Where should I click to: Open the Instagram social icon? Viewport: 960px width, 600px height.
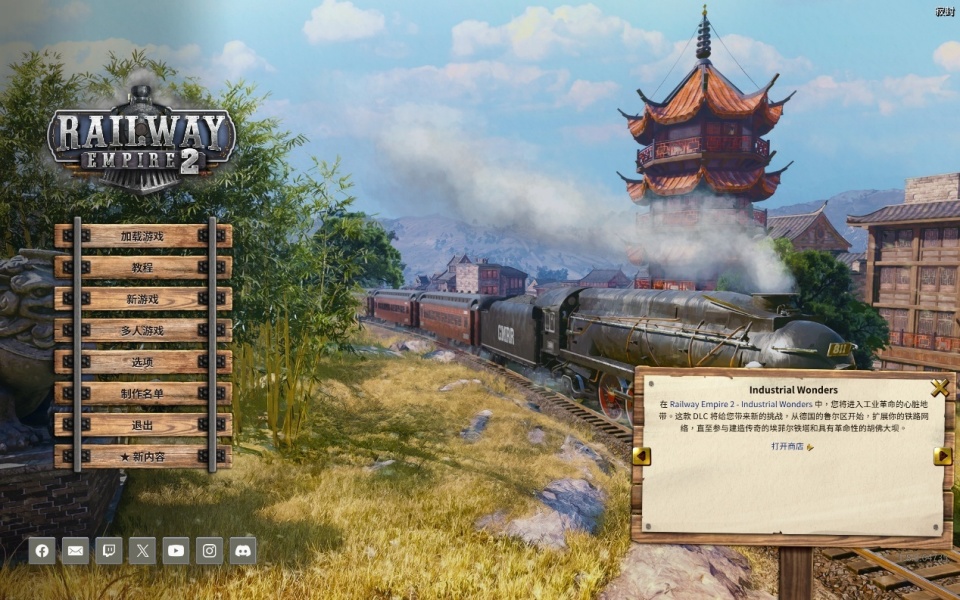coord(209,550)
